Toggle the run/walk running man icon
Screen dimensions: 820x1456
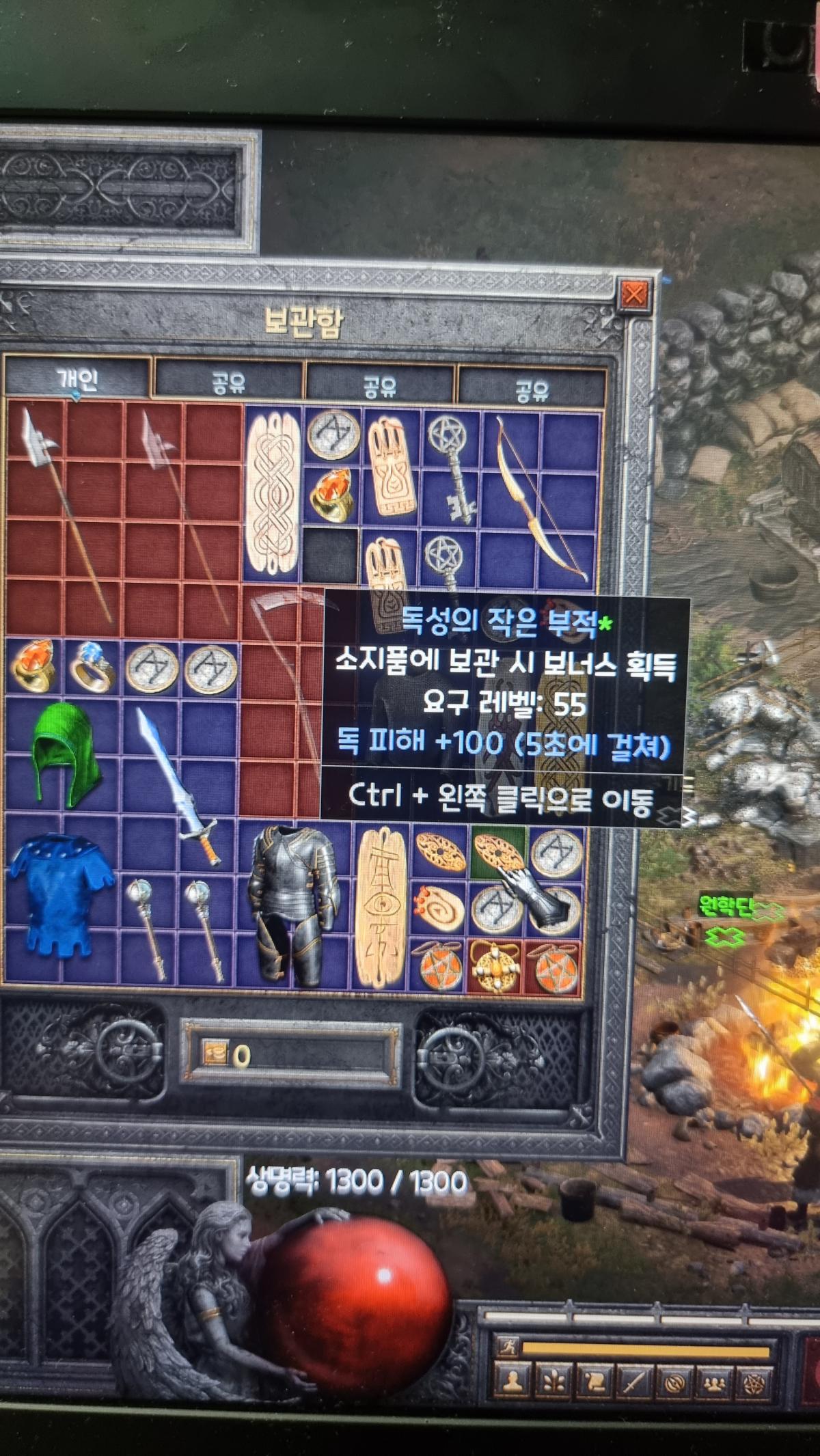[x=508, y=1347]
